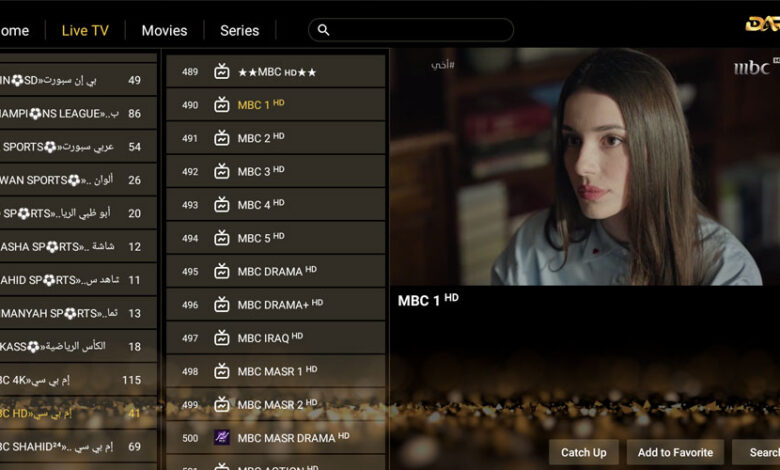Open the Series tab
Image resolution: width=780 pixels, height=470 pixels.
(239, 30)
